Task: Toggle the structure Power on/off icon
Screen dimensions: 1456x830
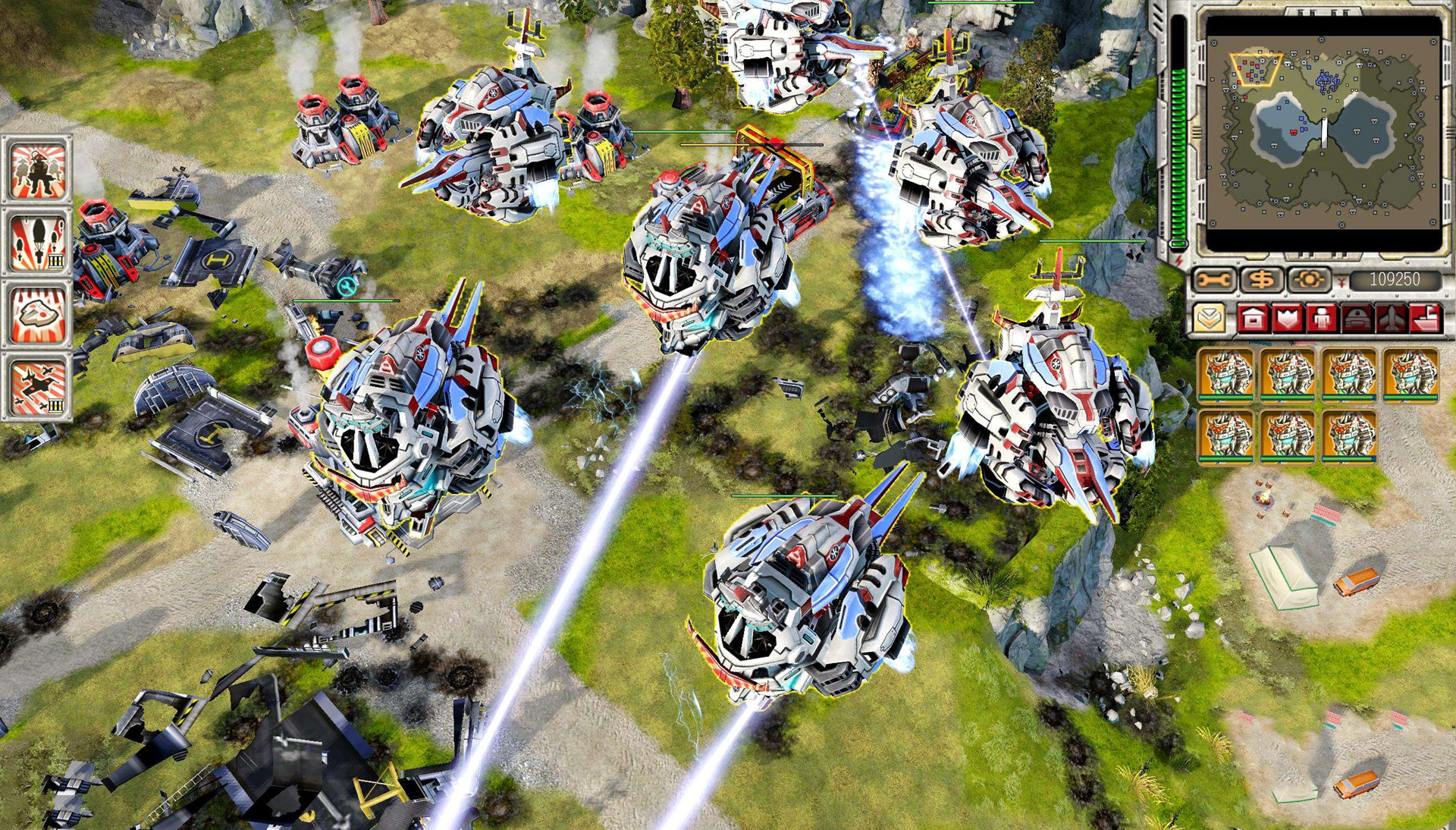Action: (x=1308, y=278)
